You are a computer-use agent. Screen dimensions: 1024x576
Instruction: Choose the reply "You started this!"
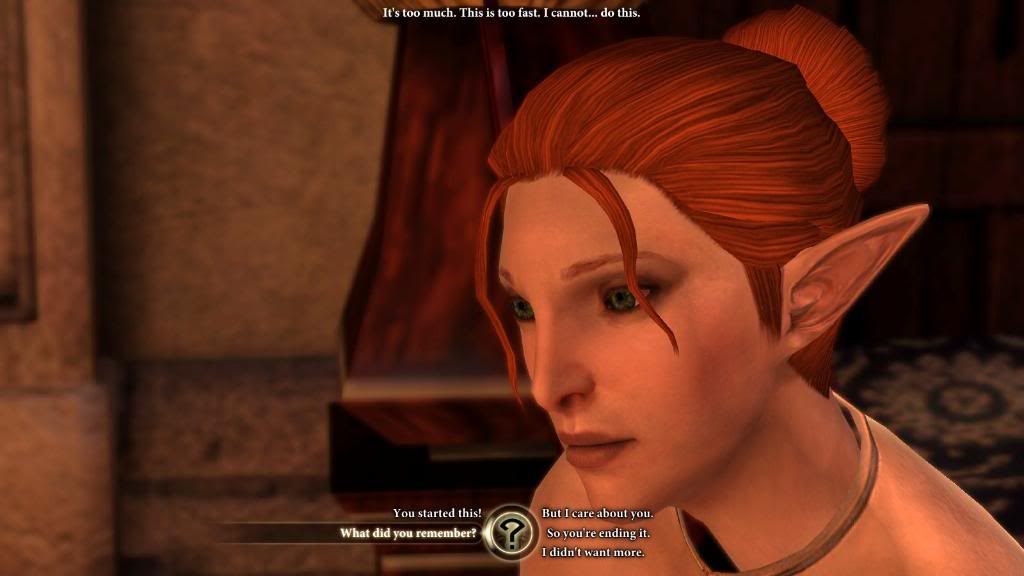[437, 513]
